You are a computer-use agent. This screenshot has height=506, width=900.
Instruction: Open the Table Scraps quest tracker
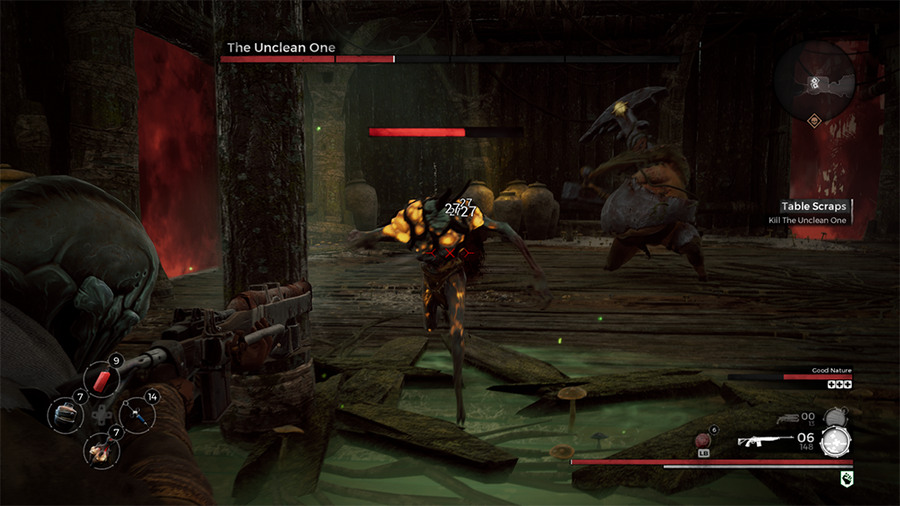coord(813,207)
